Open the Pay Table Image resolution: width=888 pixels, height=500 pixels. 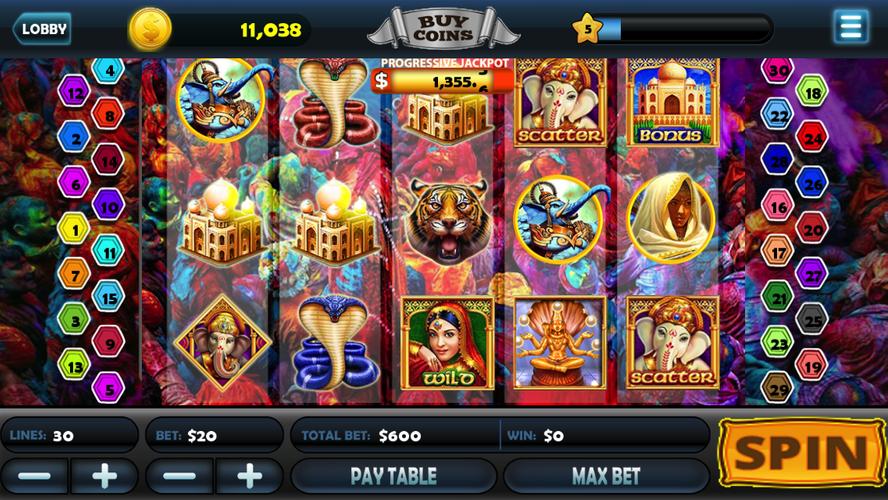tap(393, 475)
